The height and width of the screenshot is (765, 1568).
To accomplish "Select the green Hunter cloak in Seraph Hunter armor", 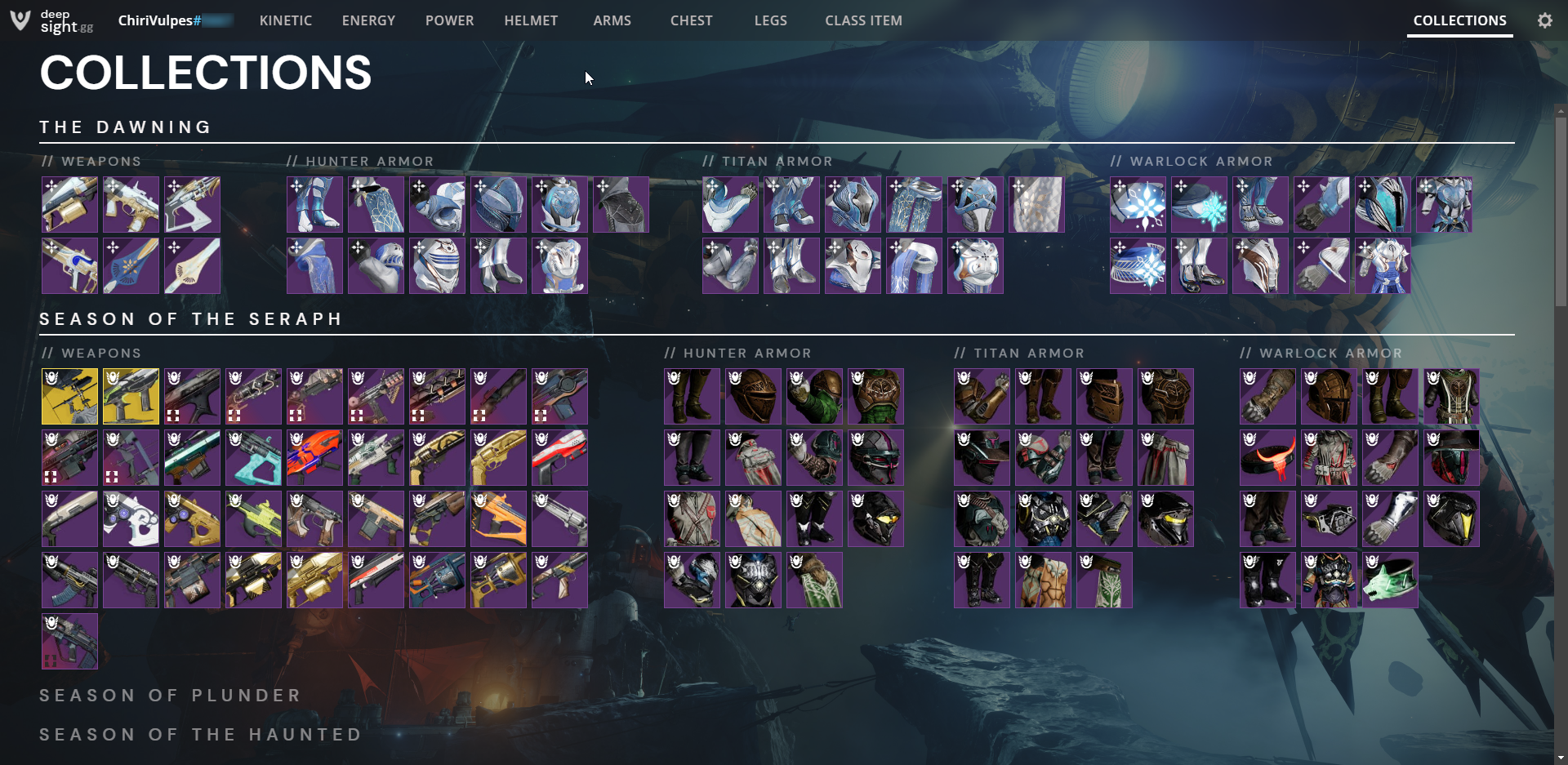I will (x=813, y=580).
